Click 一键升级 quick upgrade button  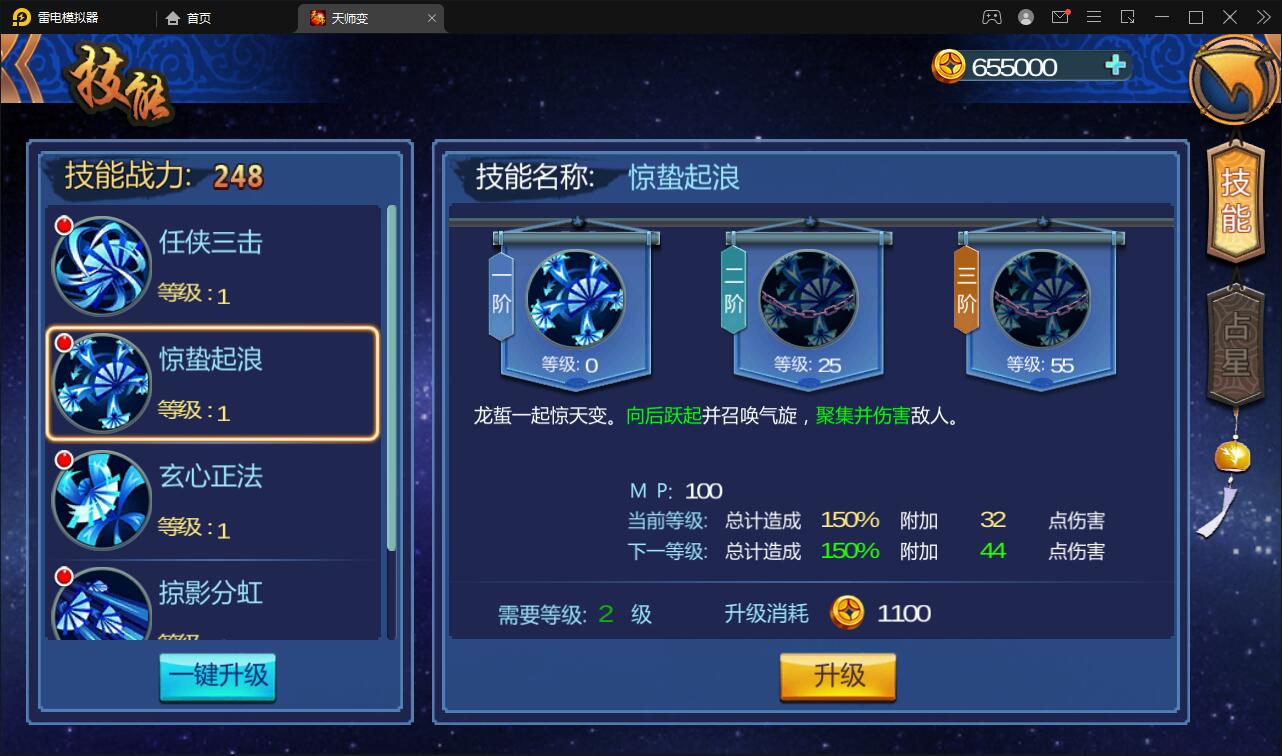[x=217, y=678]
